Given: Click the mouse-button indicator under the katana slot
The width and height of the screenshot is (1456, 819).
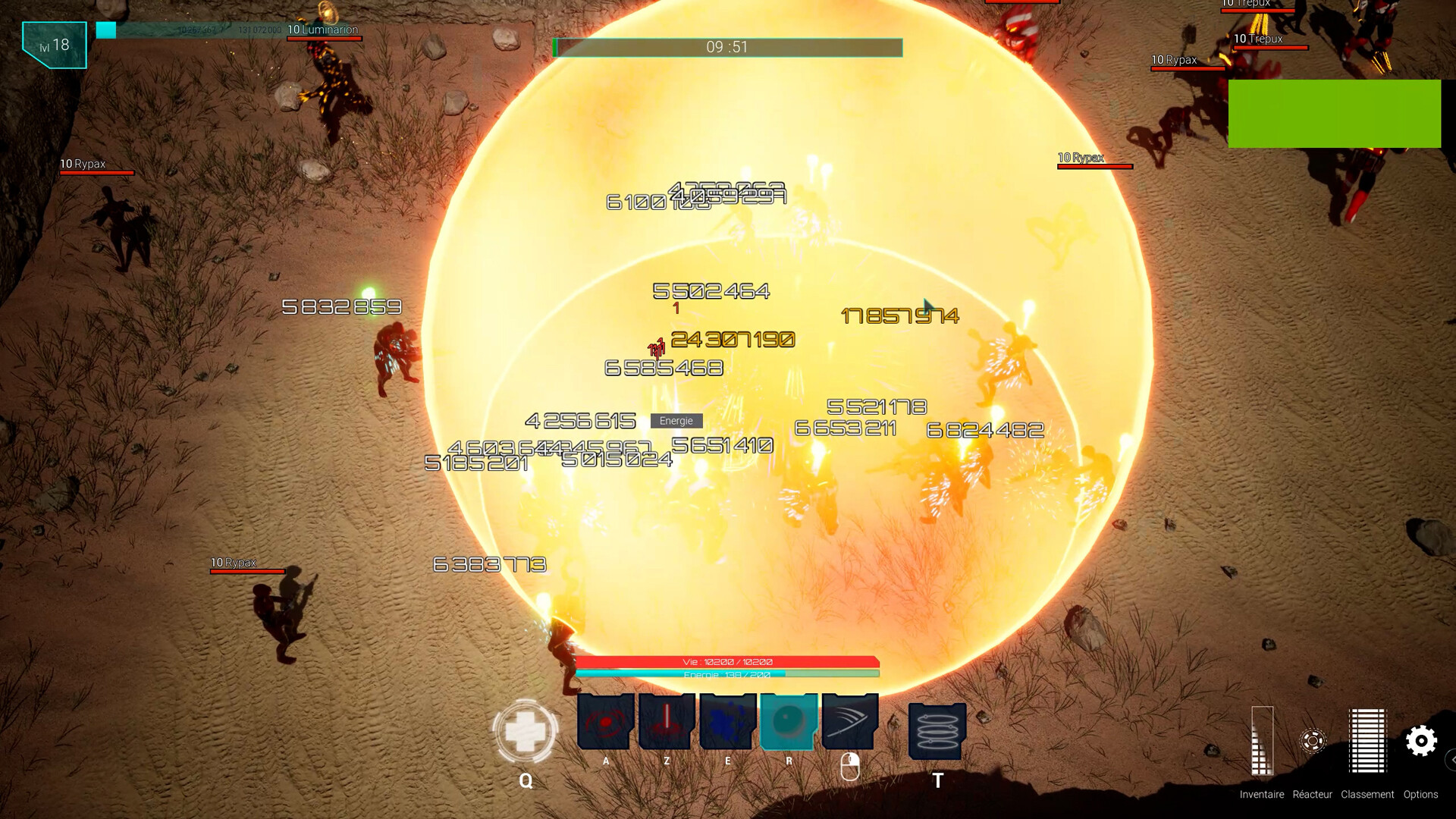Looking at the screenshot, I should [851, 767].
